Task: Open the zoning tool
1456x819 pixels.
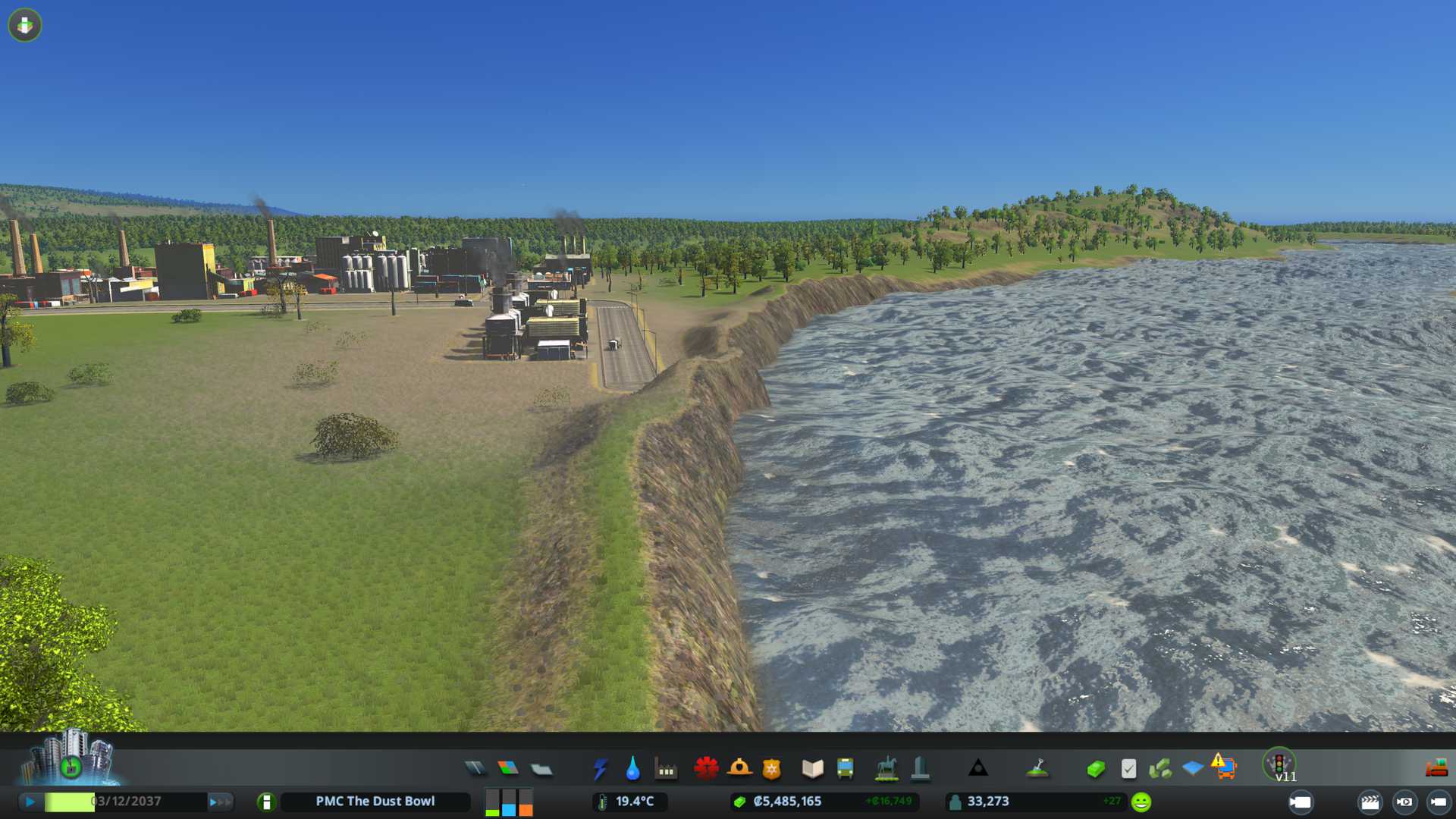Action: [508, 769]
